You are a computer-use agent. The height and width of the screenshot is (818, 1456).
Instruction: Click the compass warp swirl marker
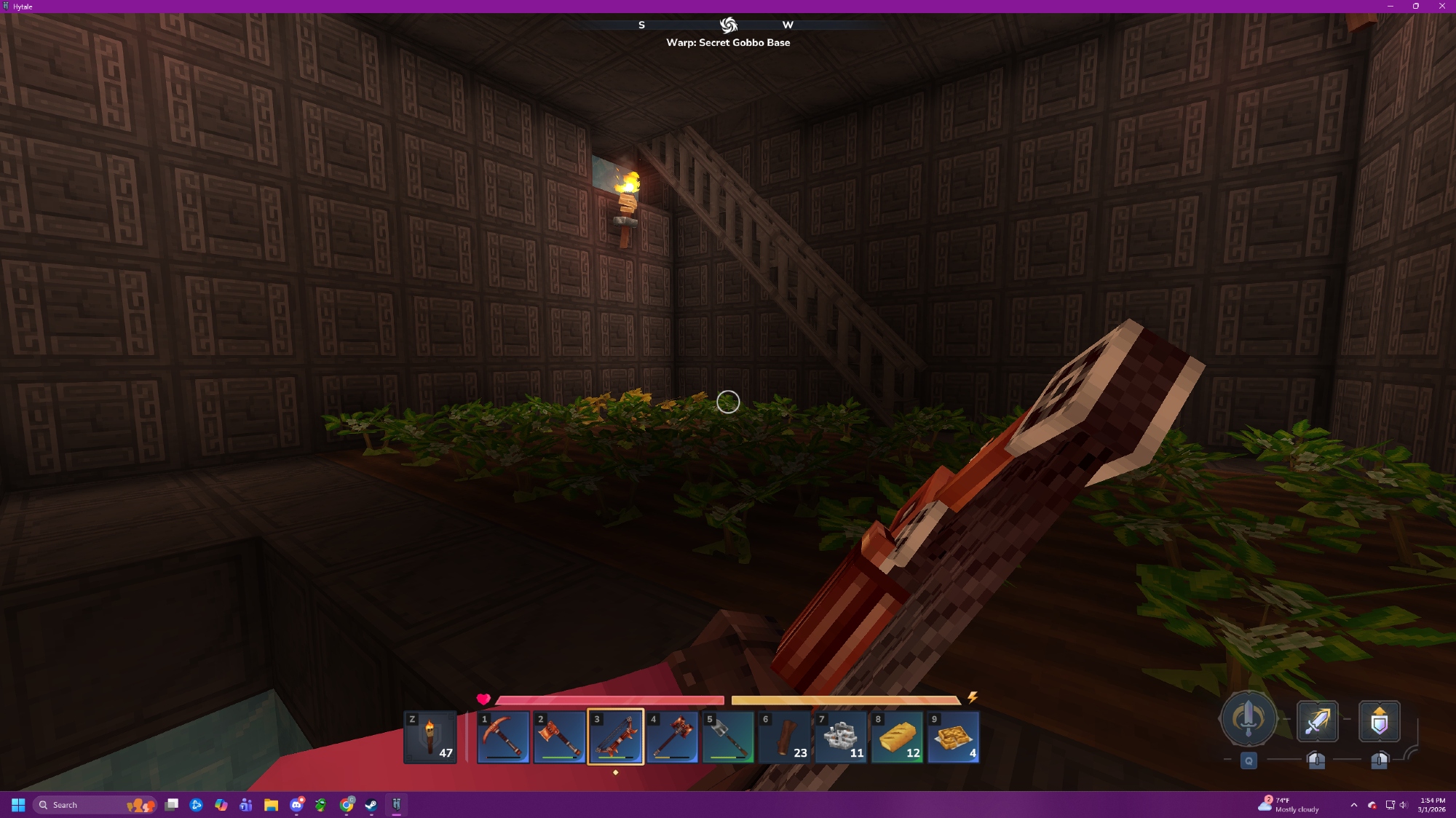(x=728, y=25)
